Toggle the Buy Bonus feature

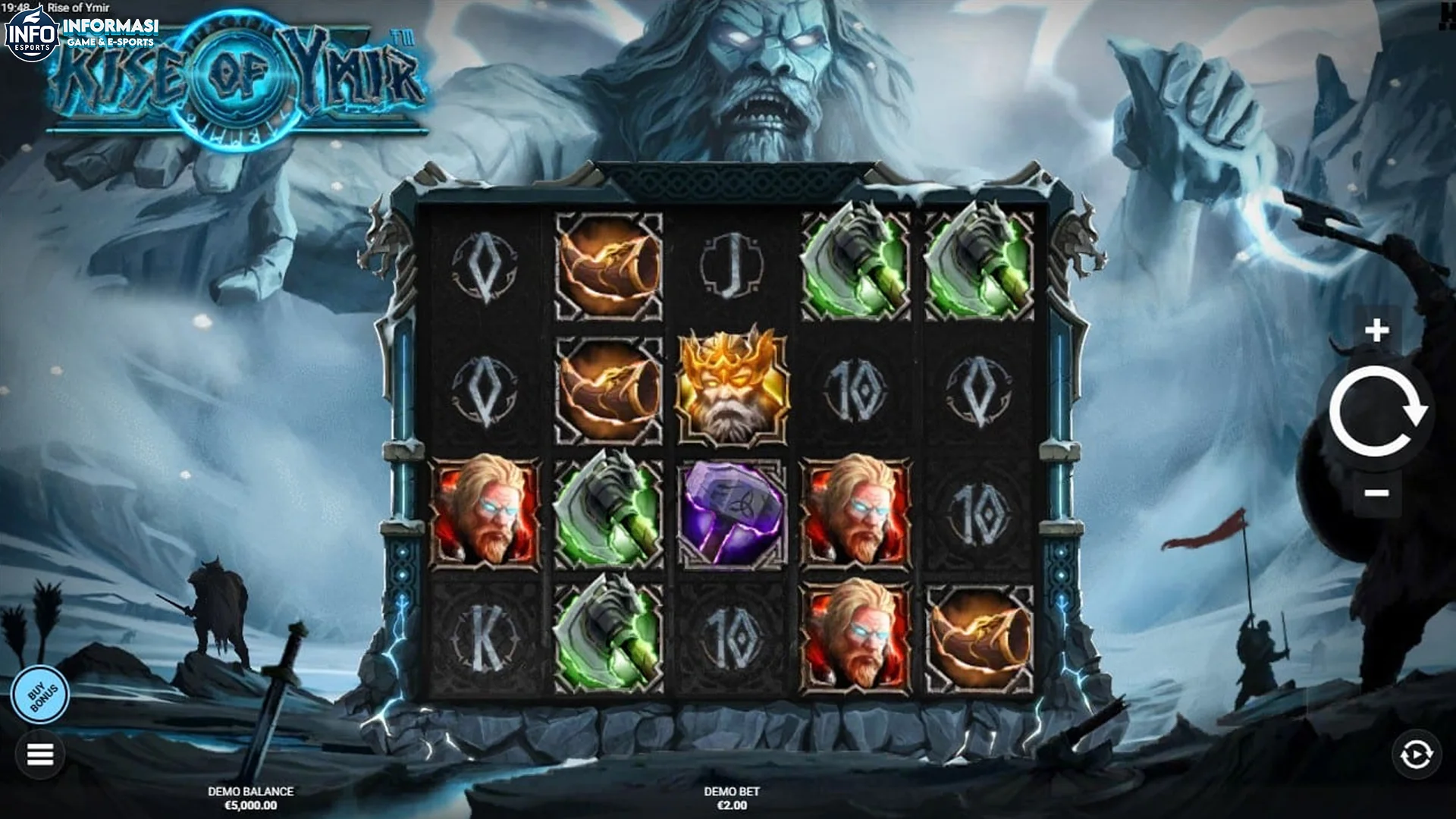click(42, 692)
